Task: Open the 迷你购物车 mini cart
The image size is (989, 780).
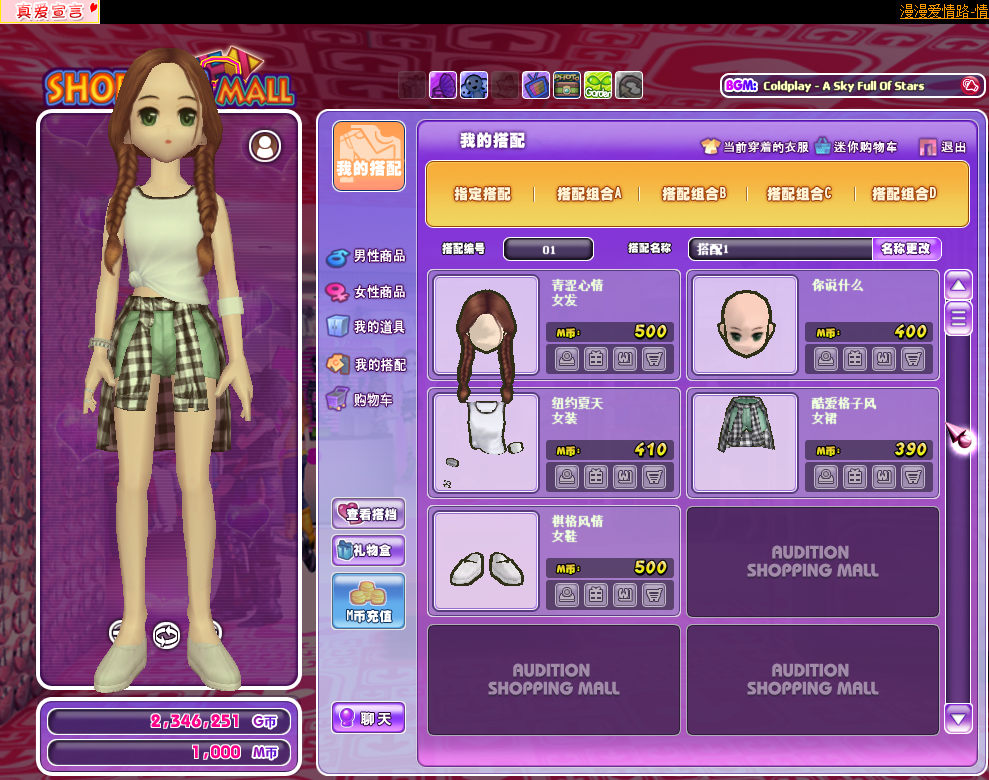Action: point(856,147)
